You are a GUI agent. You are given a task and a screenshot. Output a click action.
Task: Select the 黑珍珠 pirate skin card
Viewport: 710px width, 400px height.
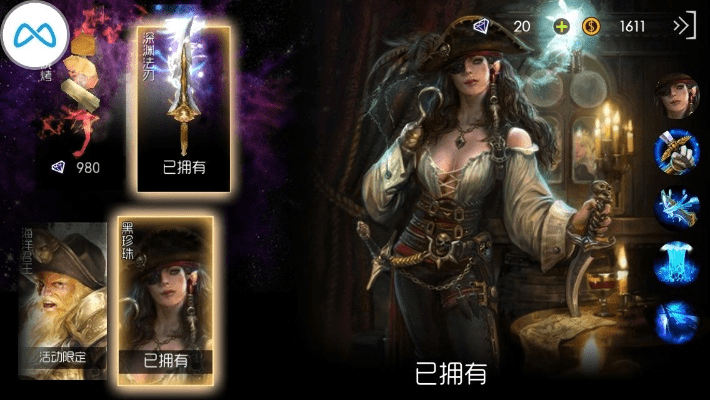(165, 295)
